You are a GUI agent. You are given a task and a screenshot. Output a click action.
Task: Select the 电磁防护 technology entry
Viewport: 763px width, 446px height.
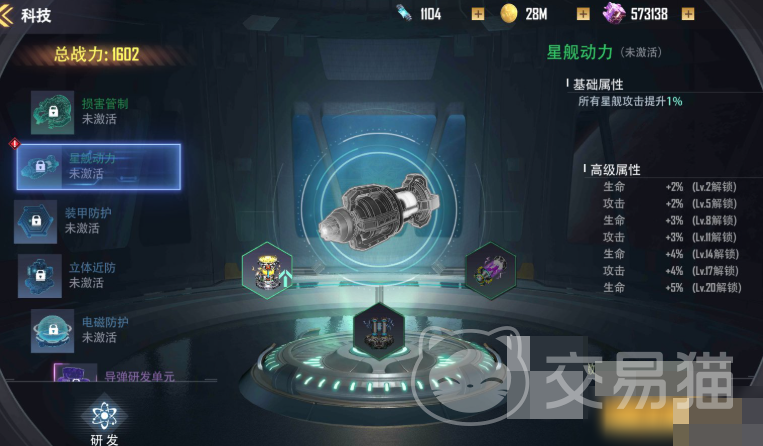(90, 329)
